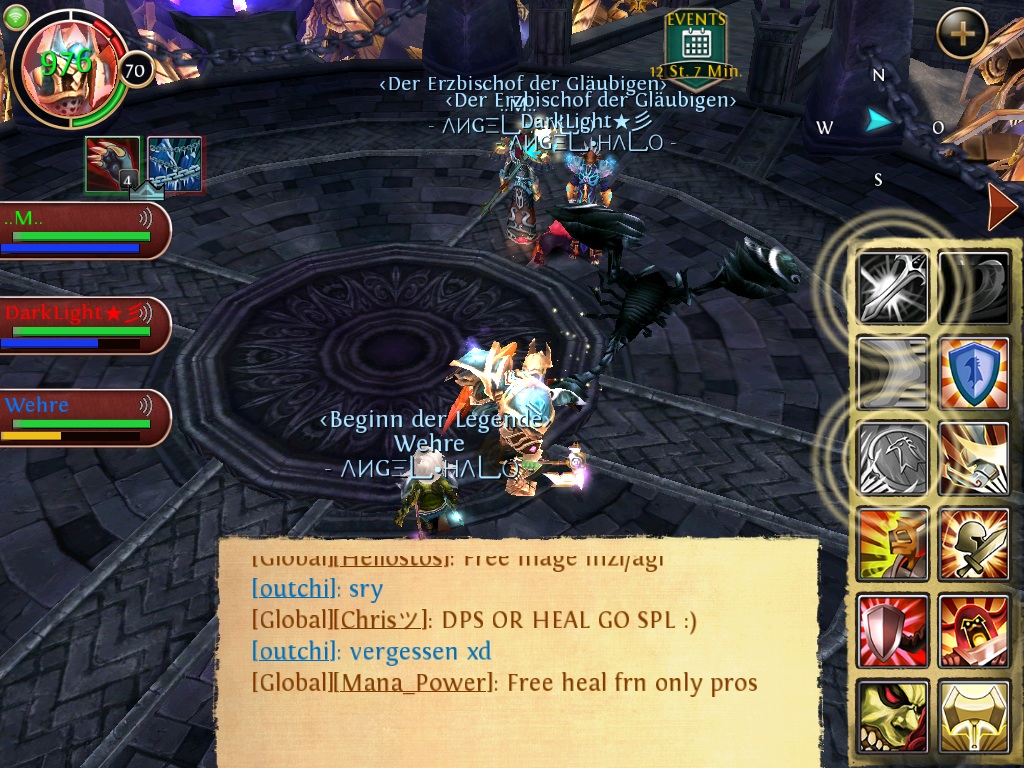Activate the red hooded warrior skill
1024x768 pixels.
(974, 630)
